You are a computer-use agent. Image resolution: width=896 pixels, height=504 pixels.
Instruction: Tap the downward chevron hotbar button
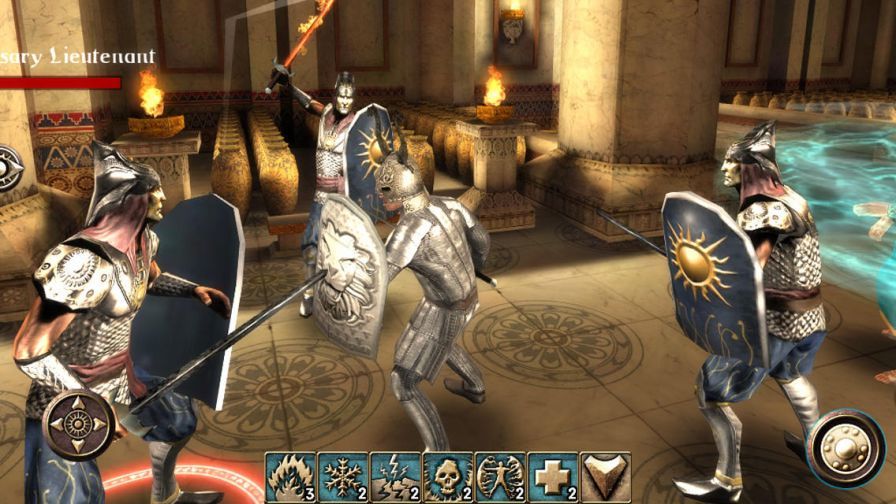pyautogui.click(x=604, y=477)
